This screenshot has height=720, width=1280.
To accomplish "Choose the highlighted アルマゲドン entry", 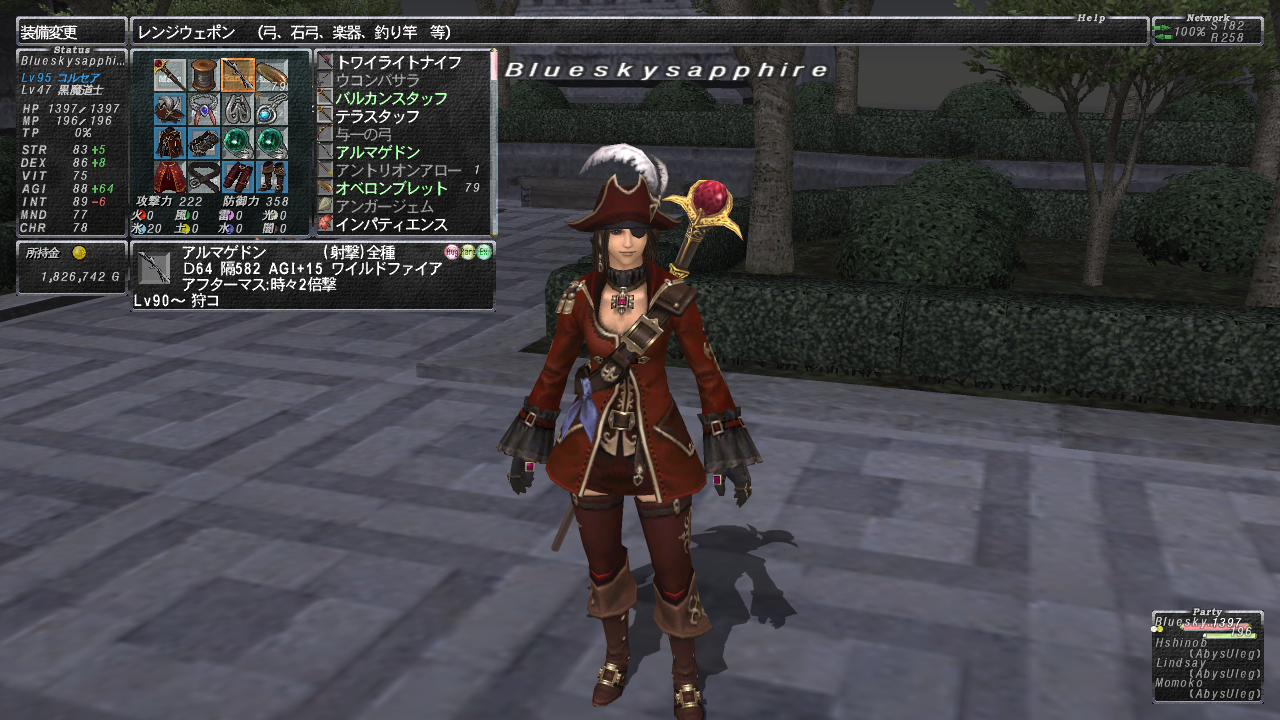I will click(x=377, y=152).
